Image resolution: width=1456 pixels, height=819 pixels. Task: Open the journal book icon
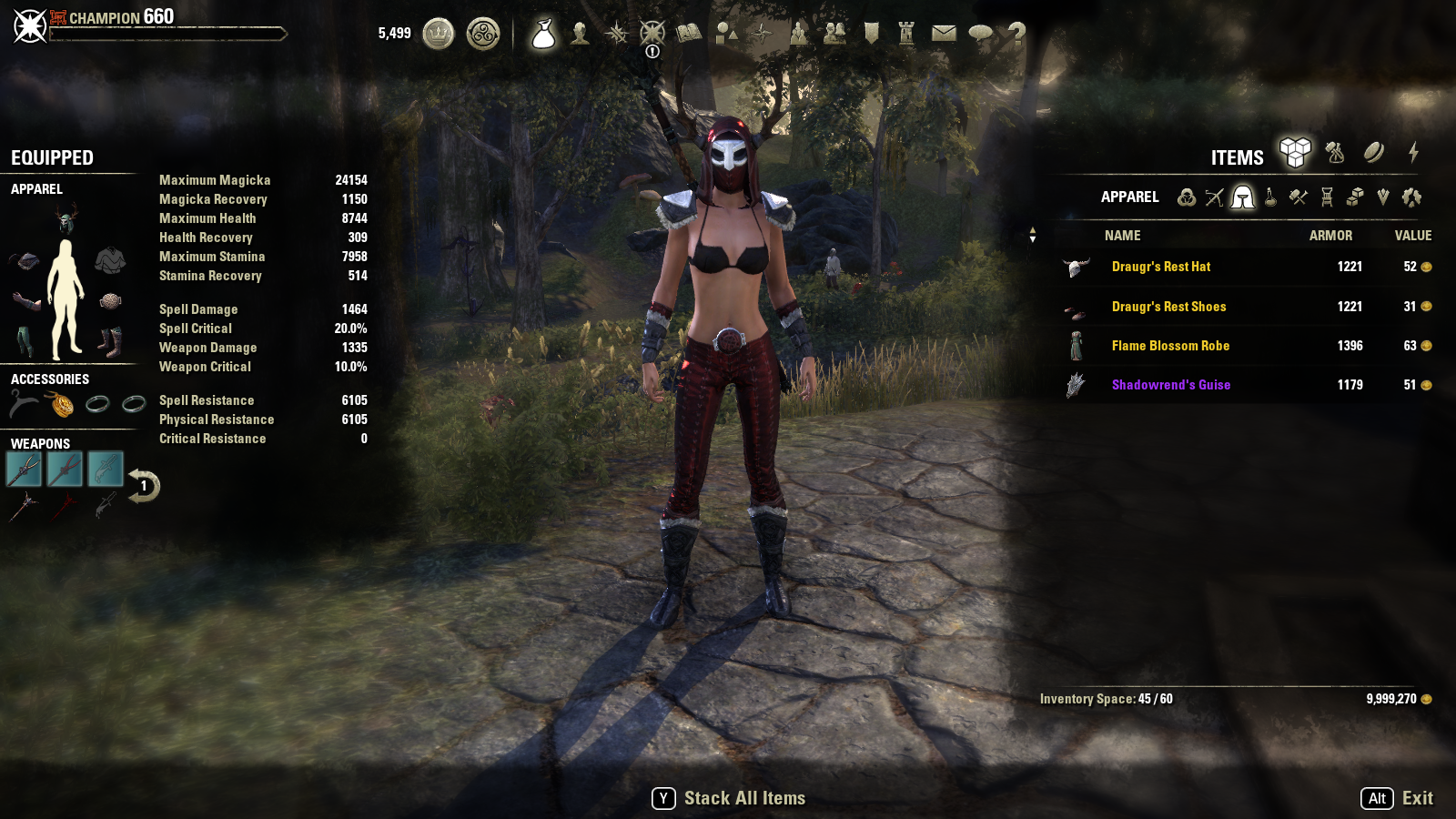(689, 35)
